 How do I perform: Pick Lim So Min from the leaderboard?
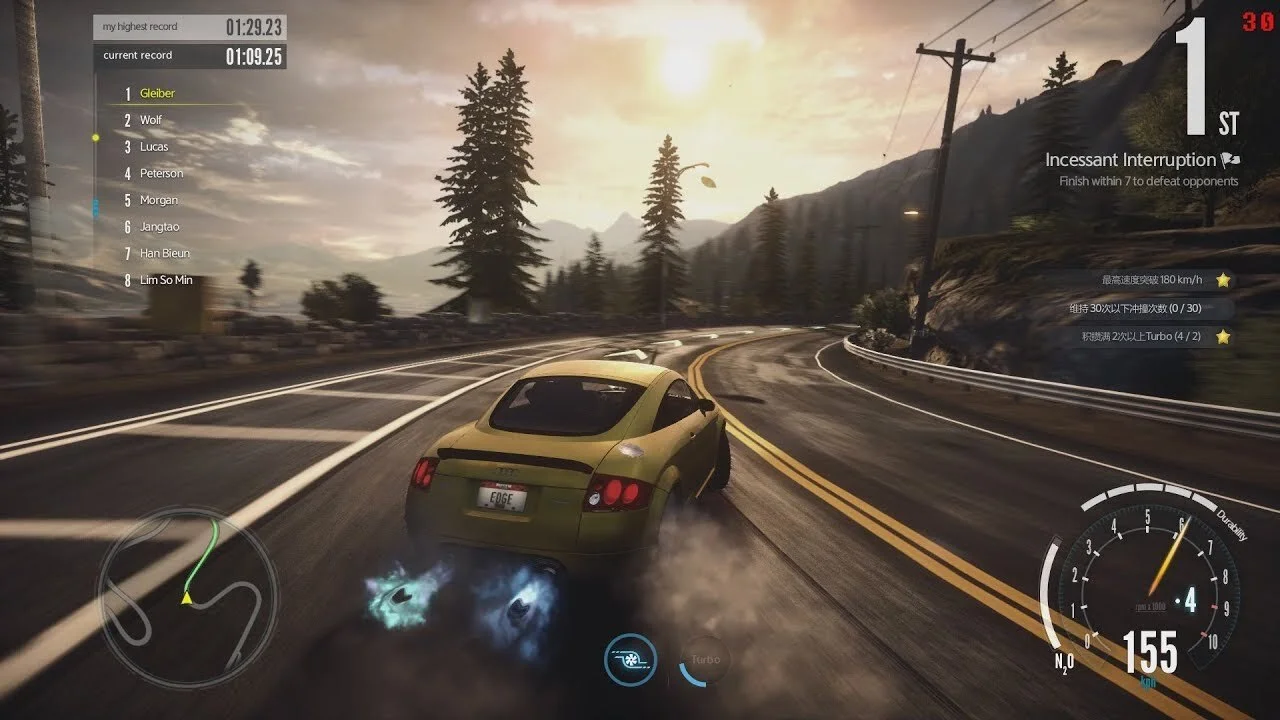click(166, 280)
